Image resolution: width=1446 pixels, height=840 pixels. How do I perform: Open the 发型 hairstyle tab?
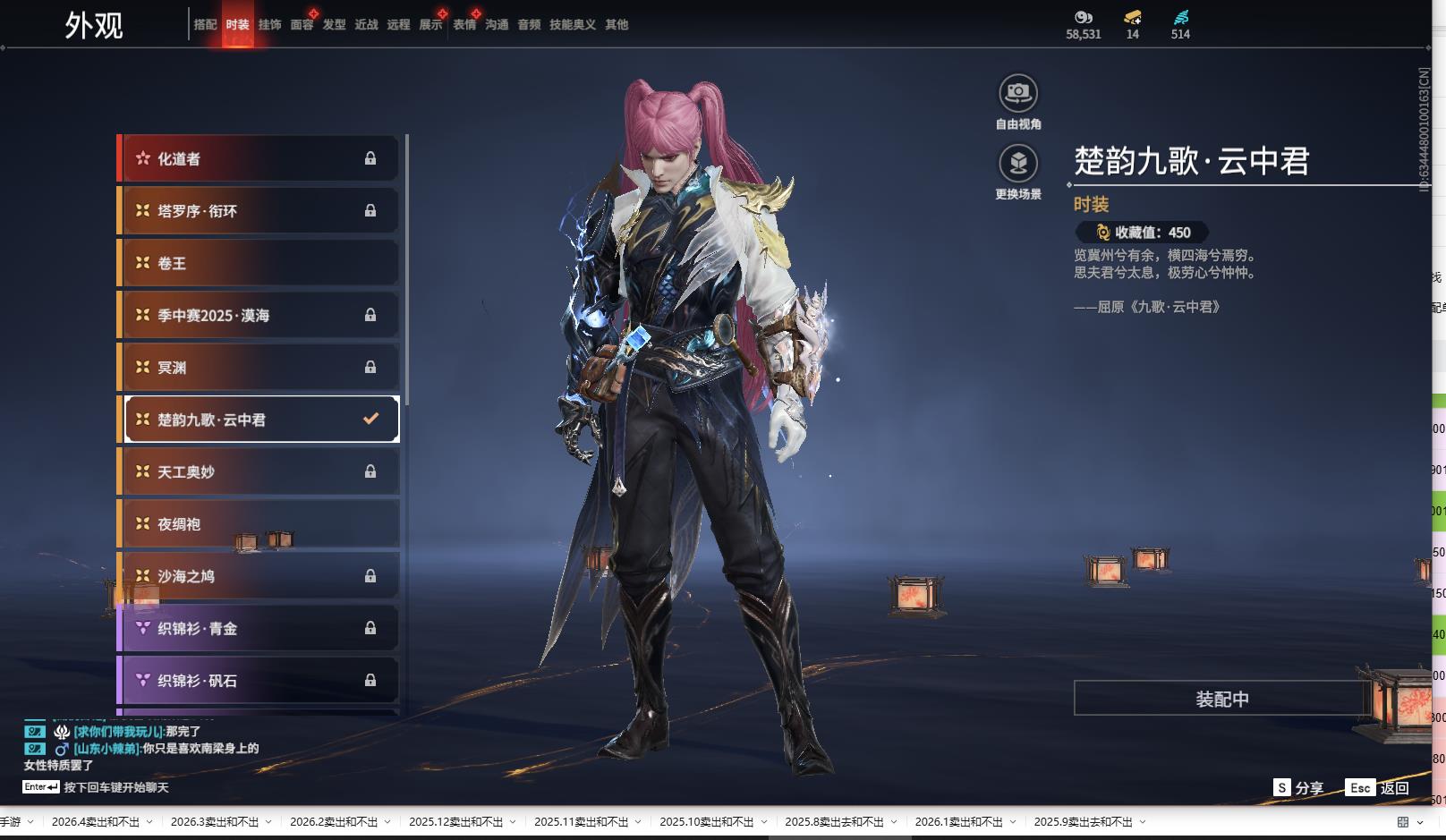334,25
